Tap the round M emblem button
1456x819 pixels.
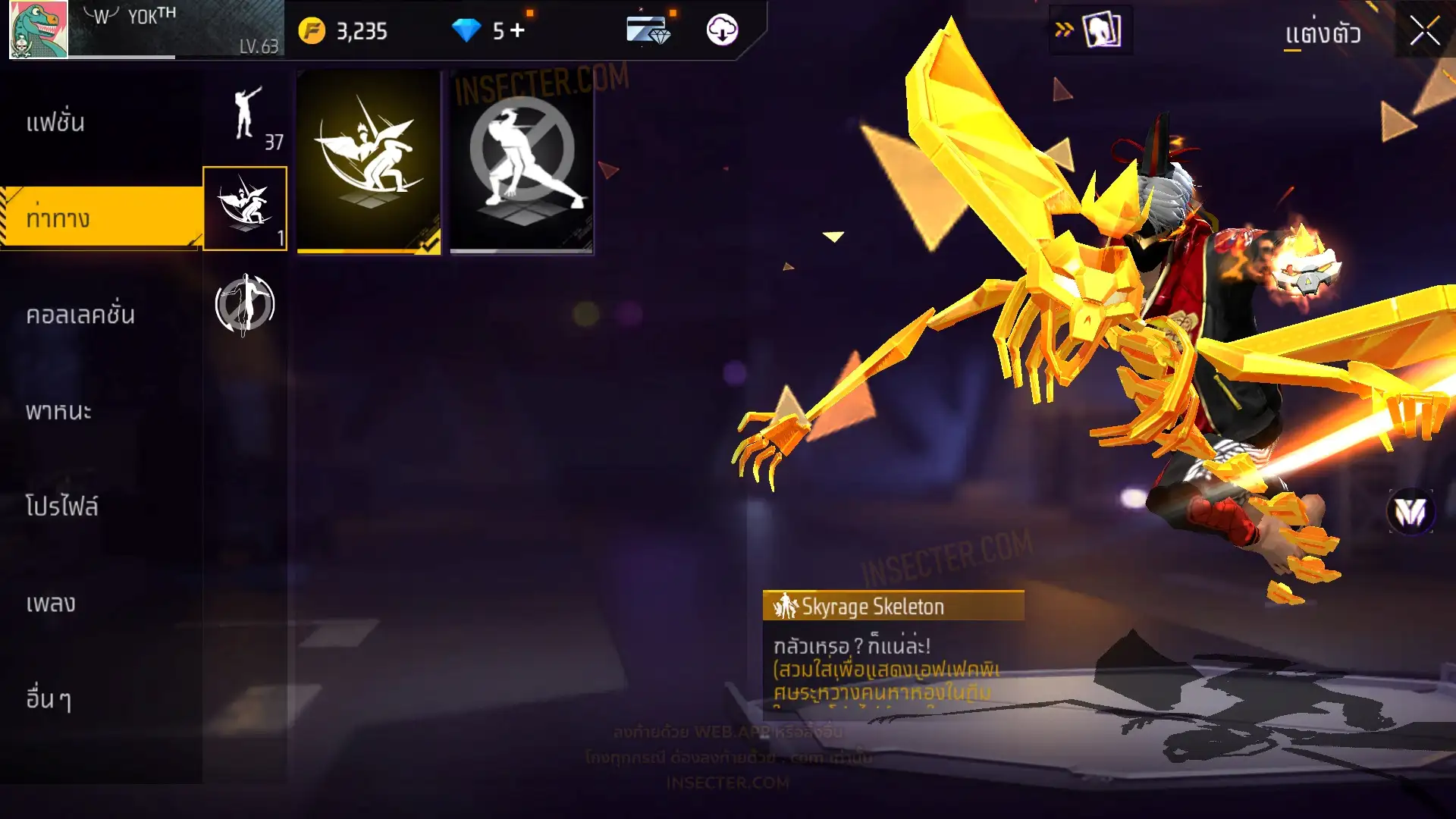1410,512
